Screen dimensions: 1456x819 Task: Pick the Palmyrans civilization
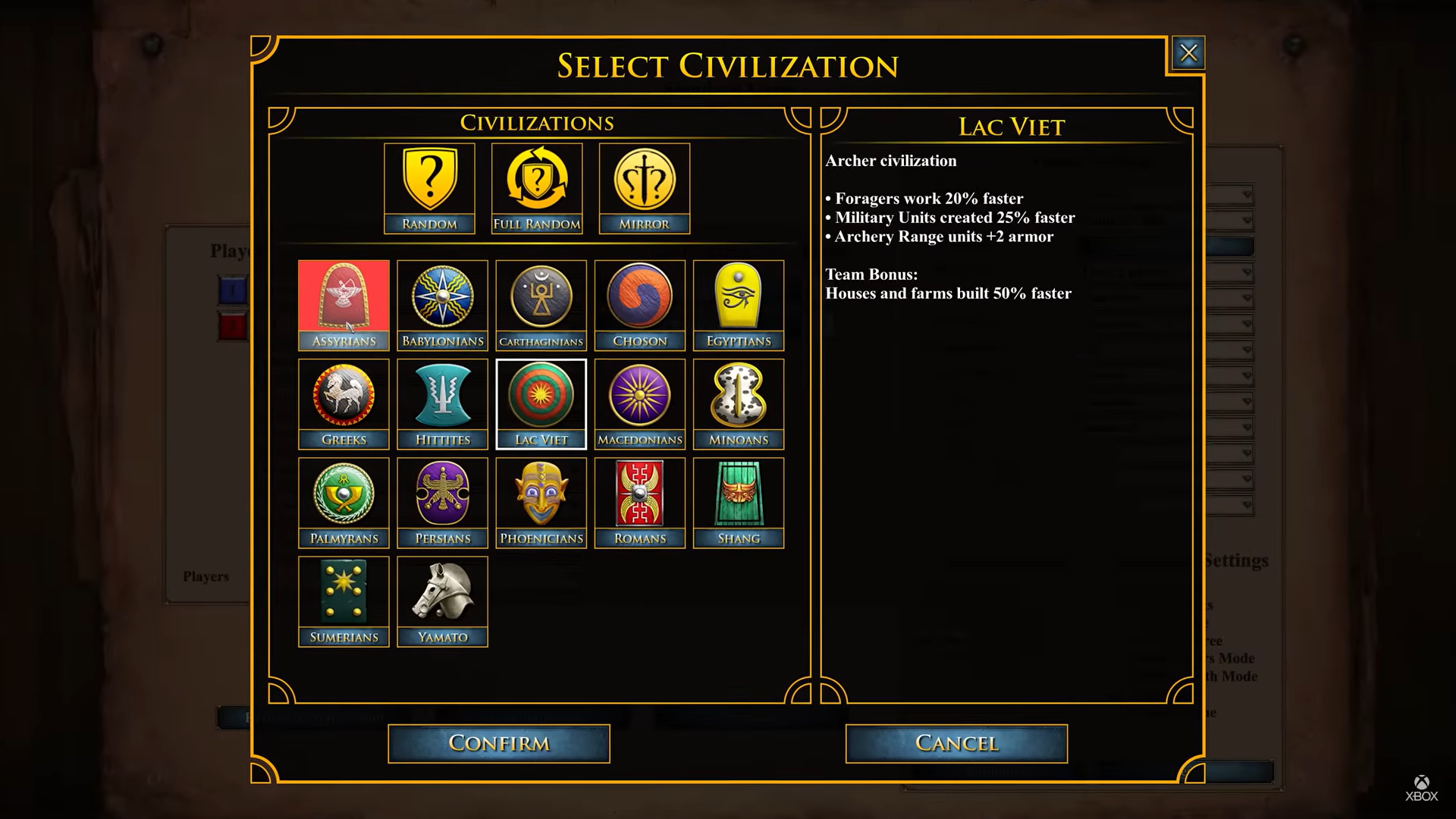tap(344, 502)
